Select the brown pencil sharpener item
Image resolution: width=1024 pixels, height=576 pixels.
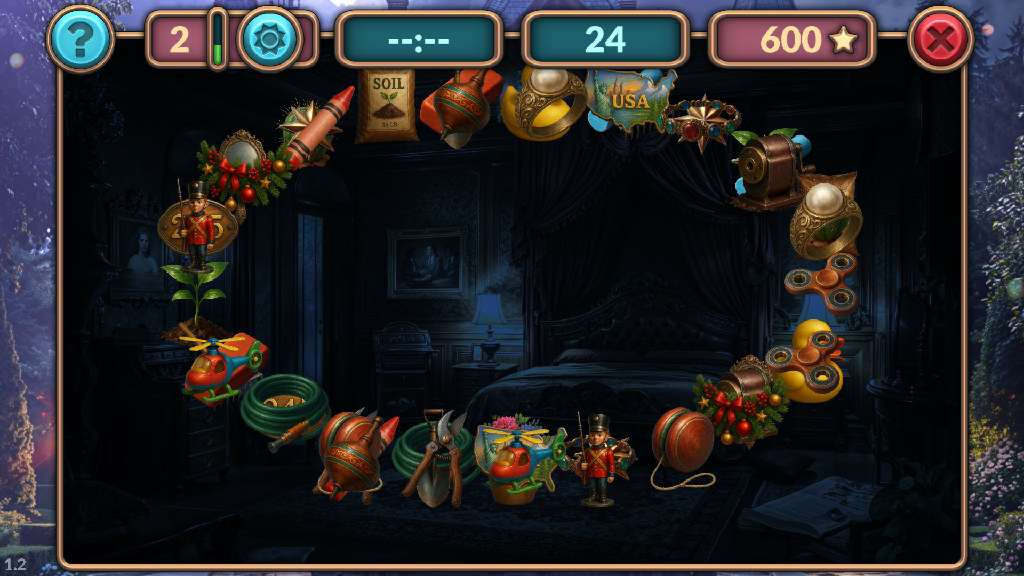(770, 168)
